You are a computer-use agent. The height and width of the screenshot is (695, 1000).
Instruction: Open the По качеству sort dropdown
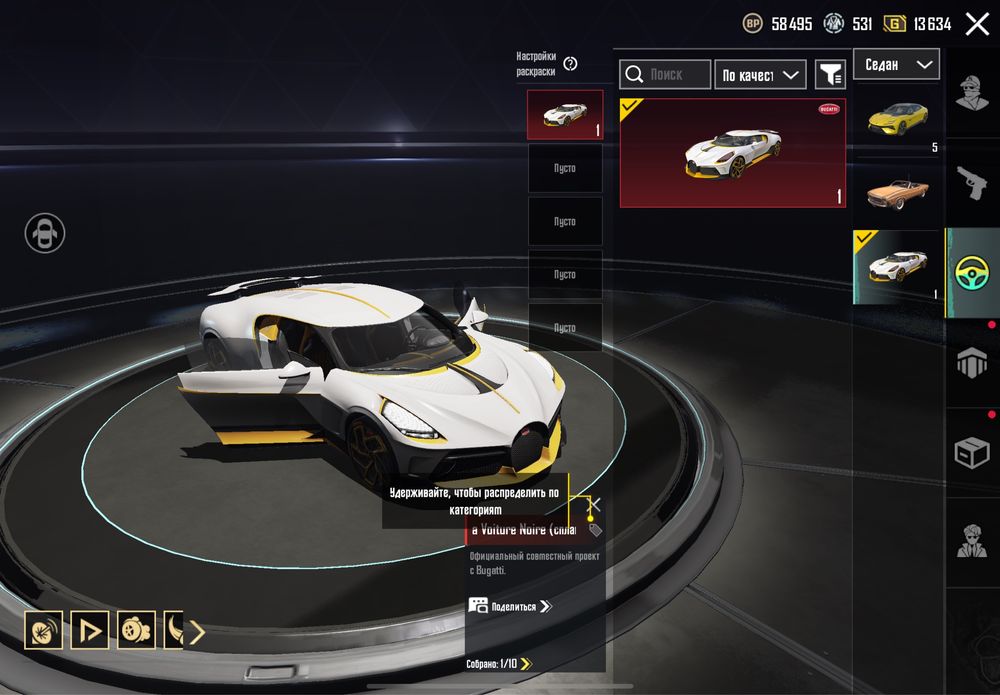760,74
